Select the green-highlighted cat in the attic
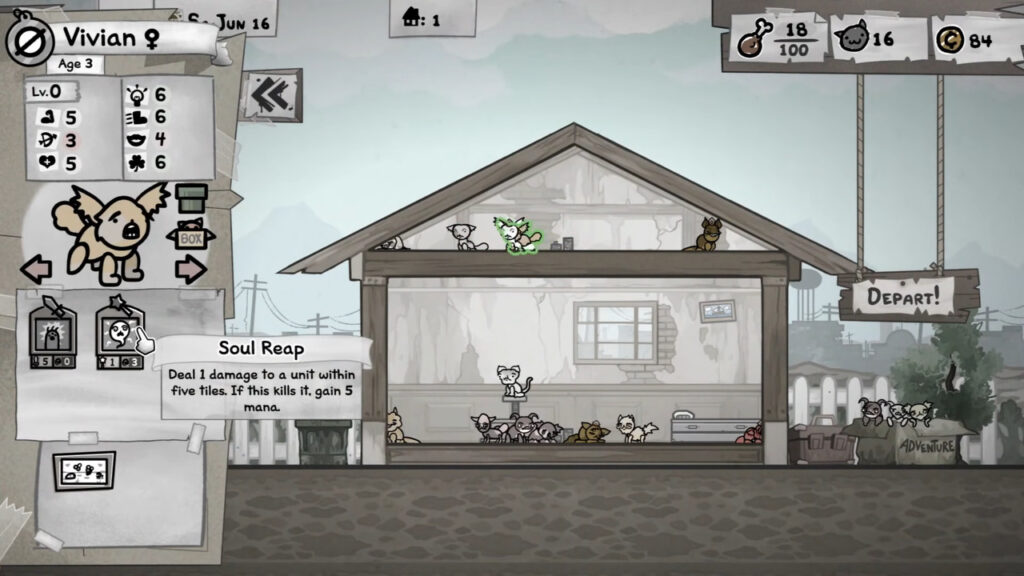 coord(519,236)
